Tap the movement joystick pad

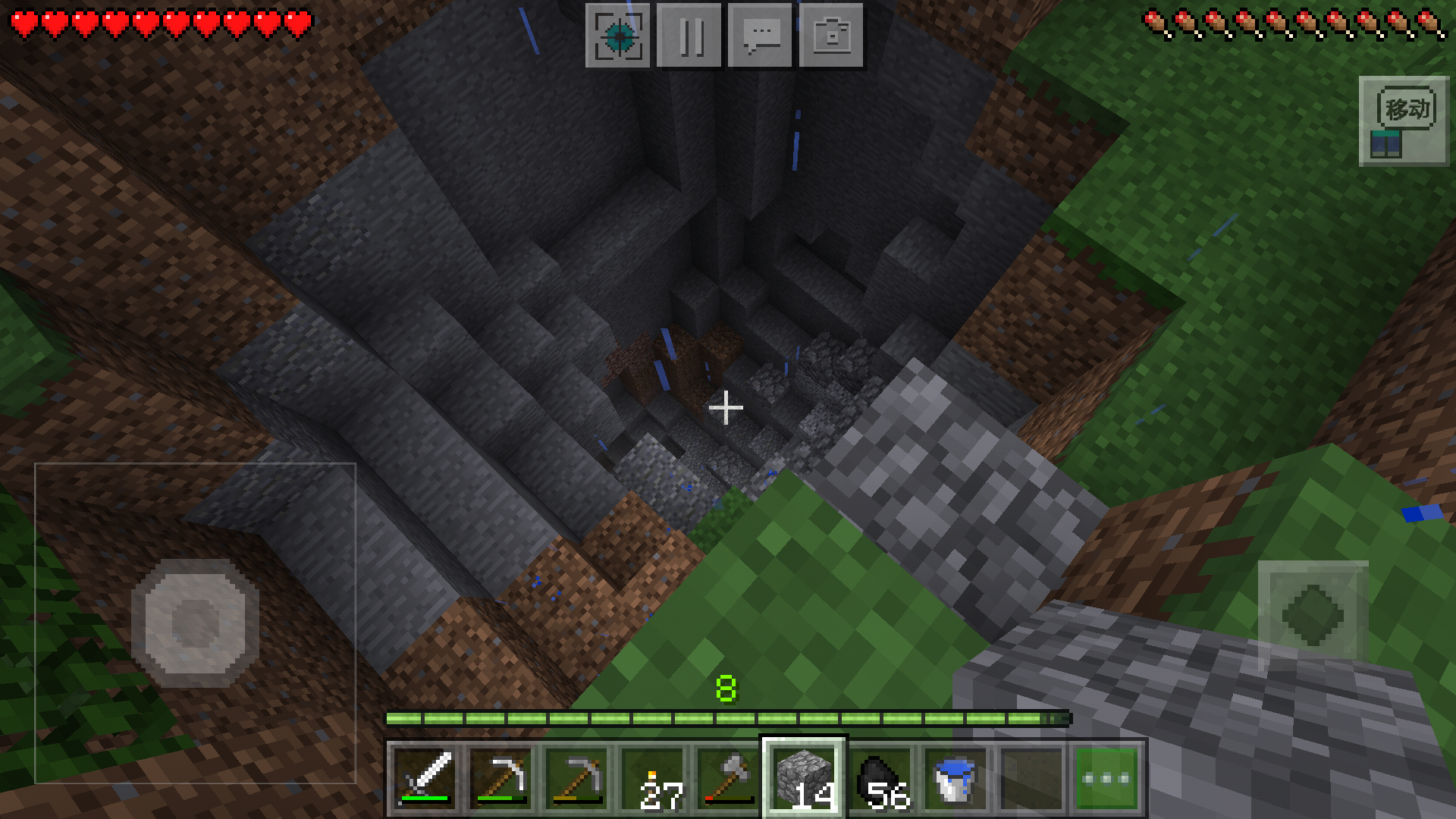[x=195, y=623]
